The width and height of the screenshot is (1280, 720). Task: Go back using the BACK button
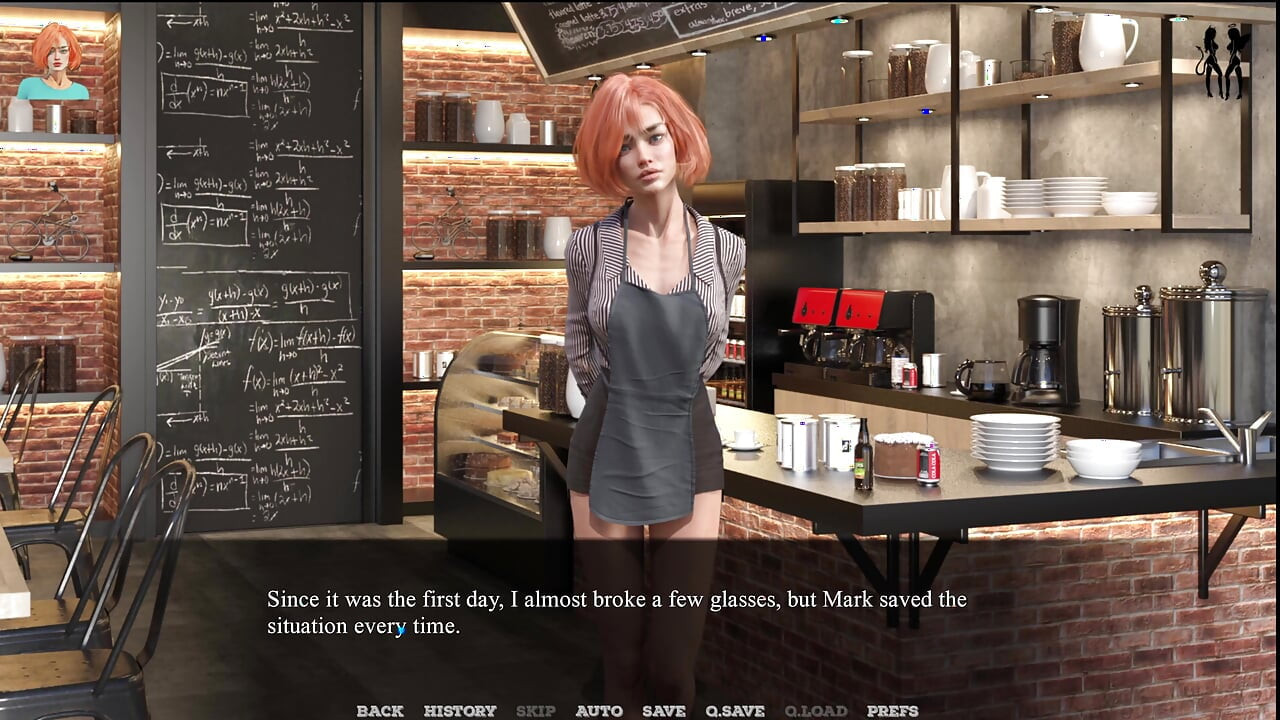tap(380, 711)
